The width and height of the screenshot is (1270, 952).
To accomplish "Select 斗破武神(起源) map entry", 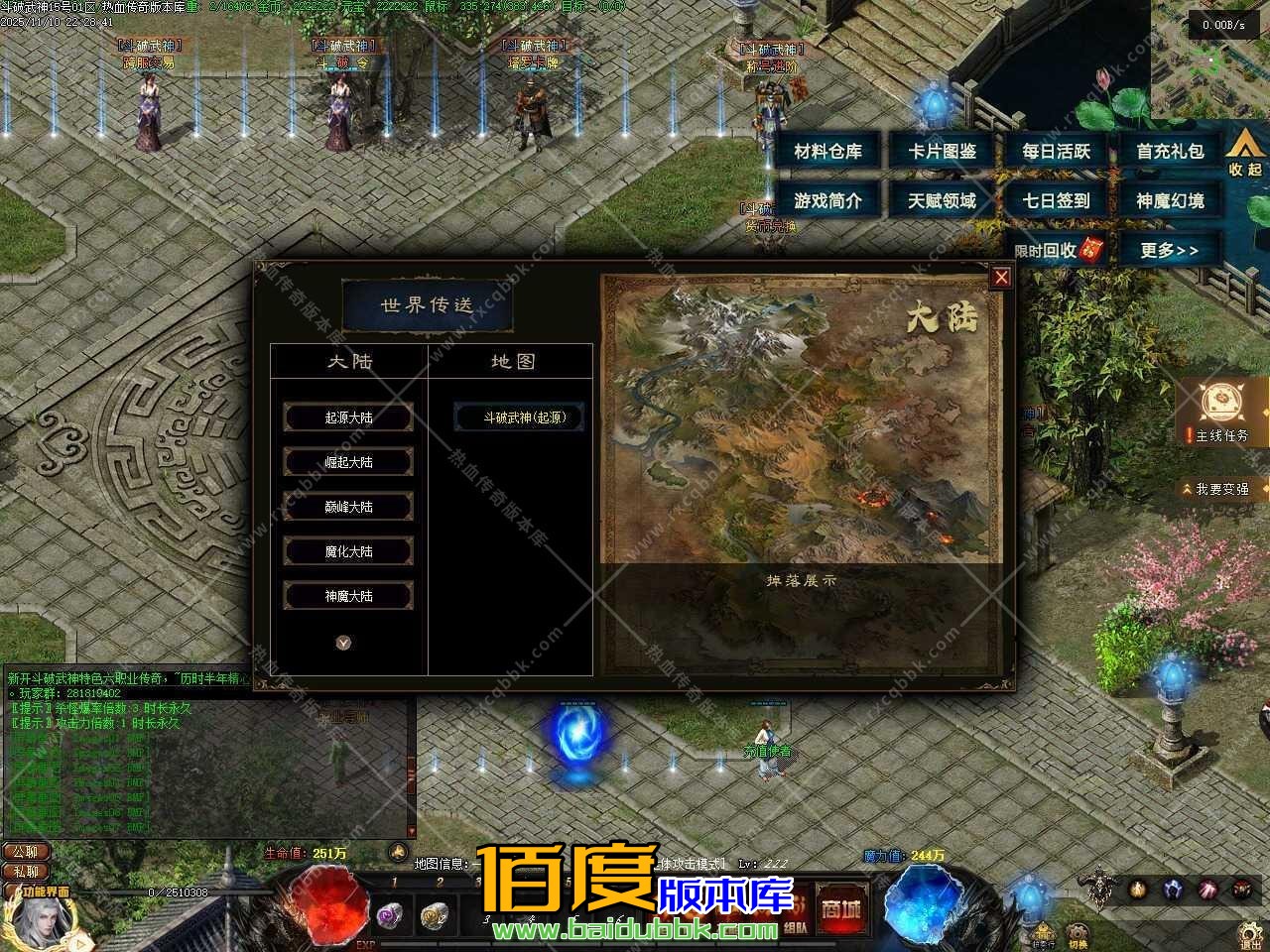I will click(519, 417).
